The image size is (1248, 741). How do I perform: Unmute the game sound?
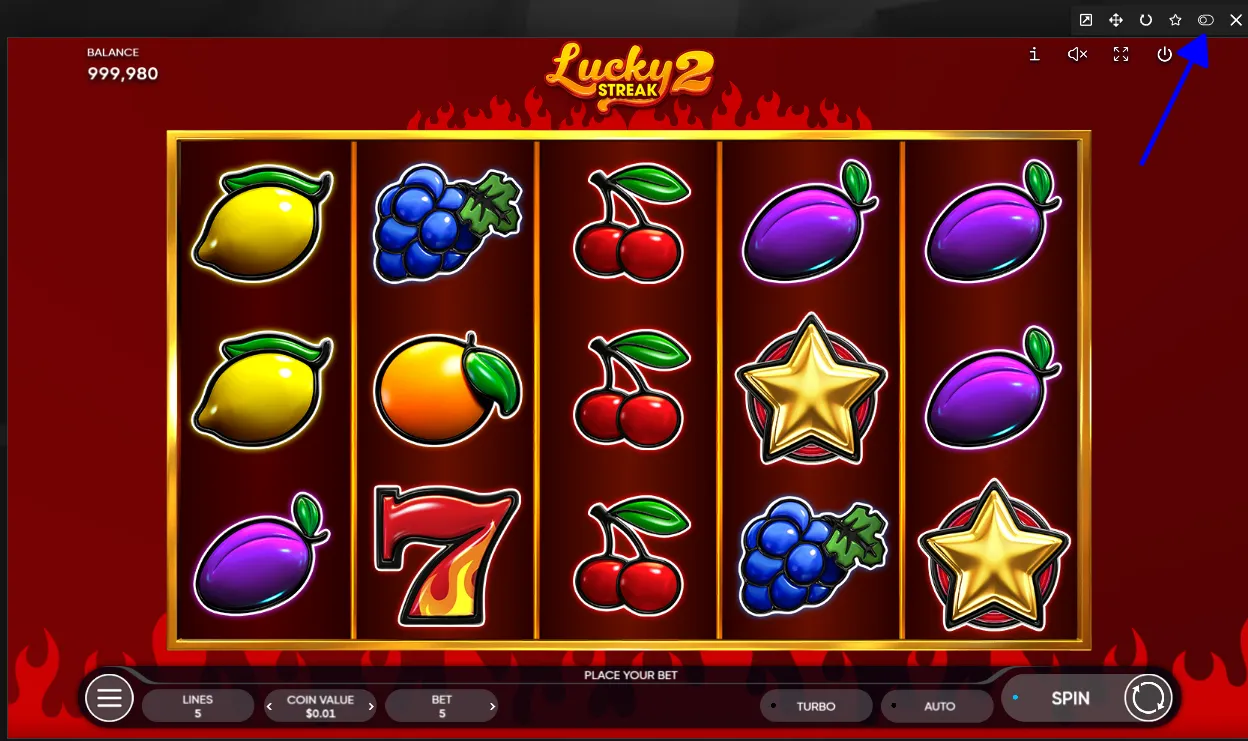pos(1077,55)
